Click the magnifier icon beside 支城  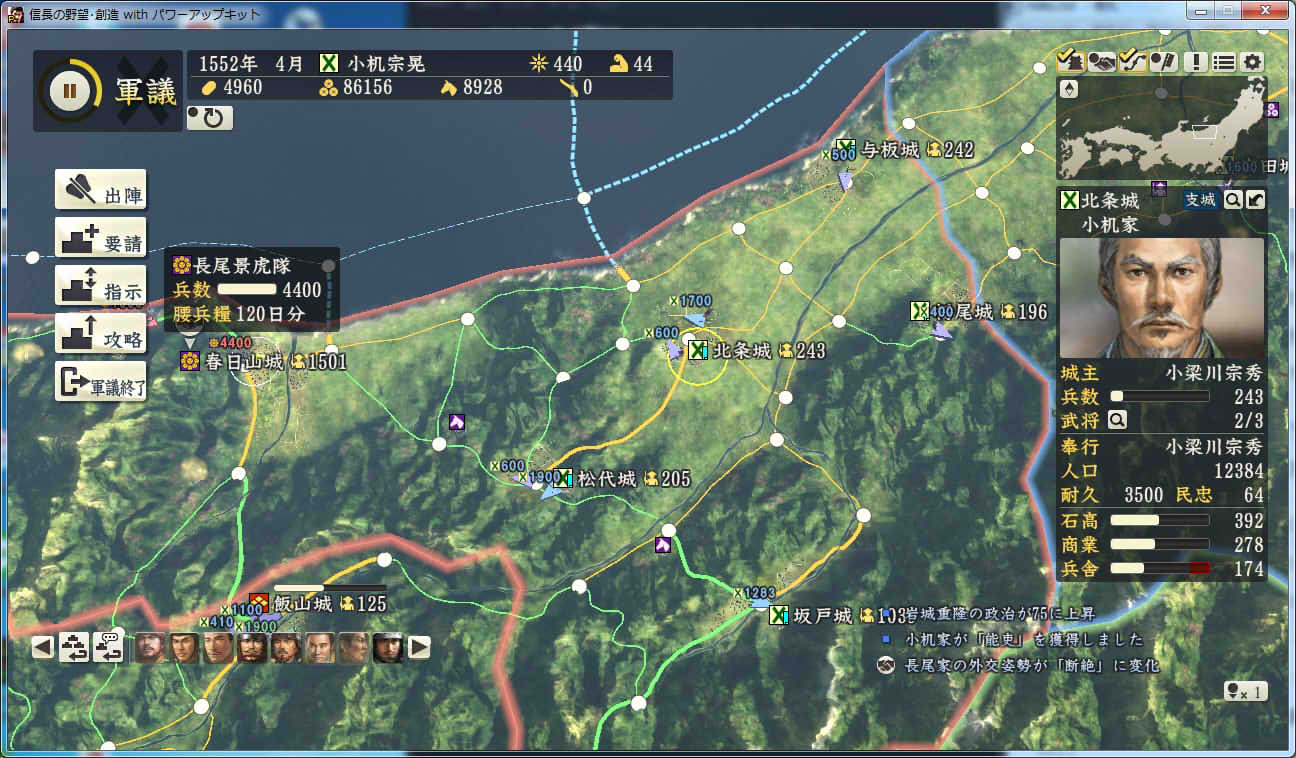[x=1234, y=200]
